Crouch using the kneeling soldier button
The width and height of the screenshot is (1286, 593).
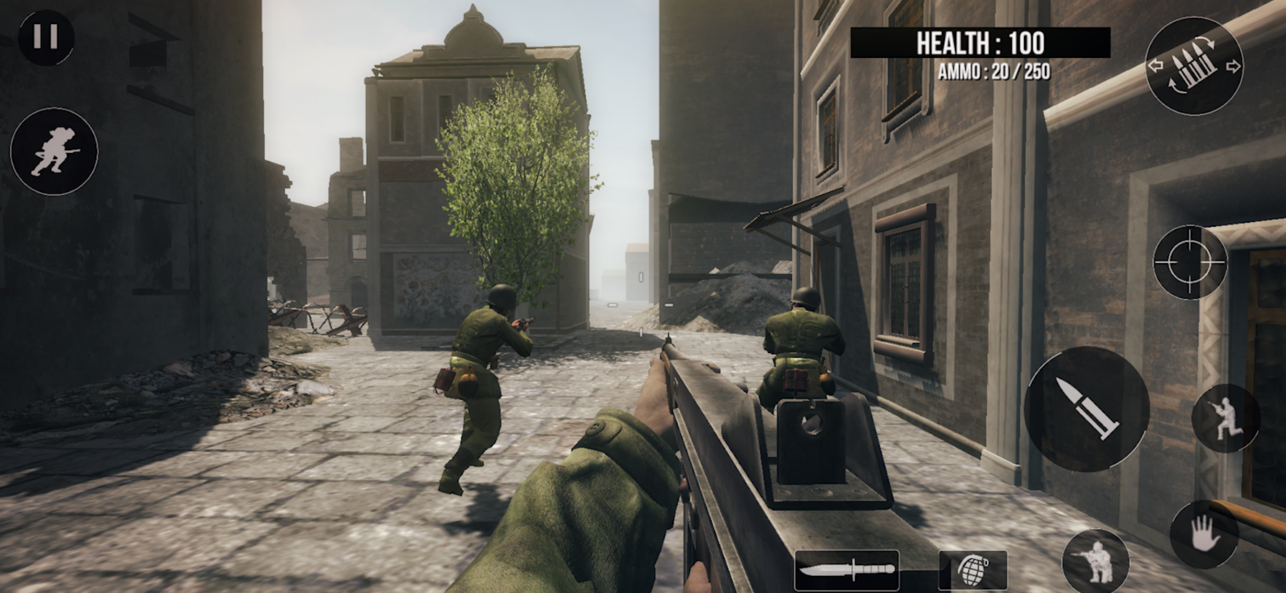pos(1095,561)
